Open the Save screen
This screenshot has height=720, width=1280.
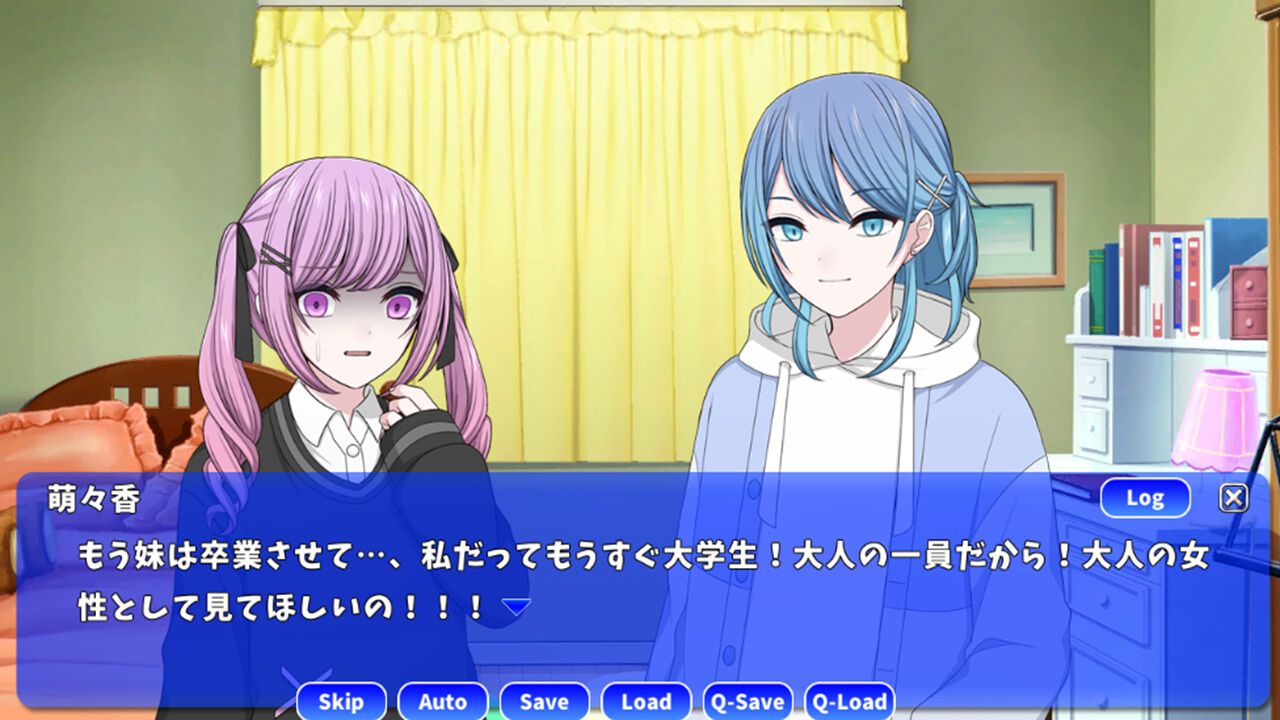point(545,701)
